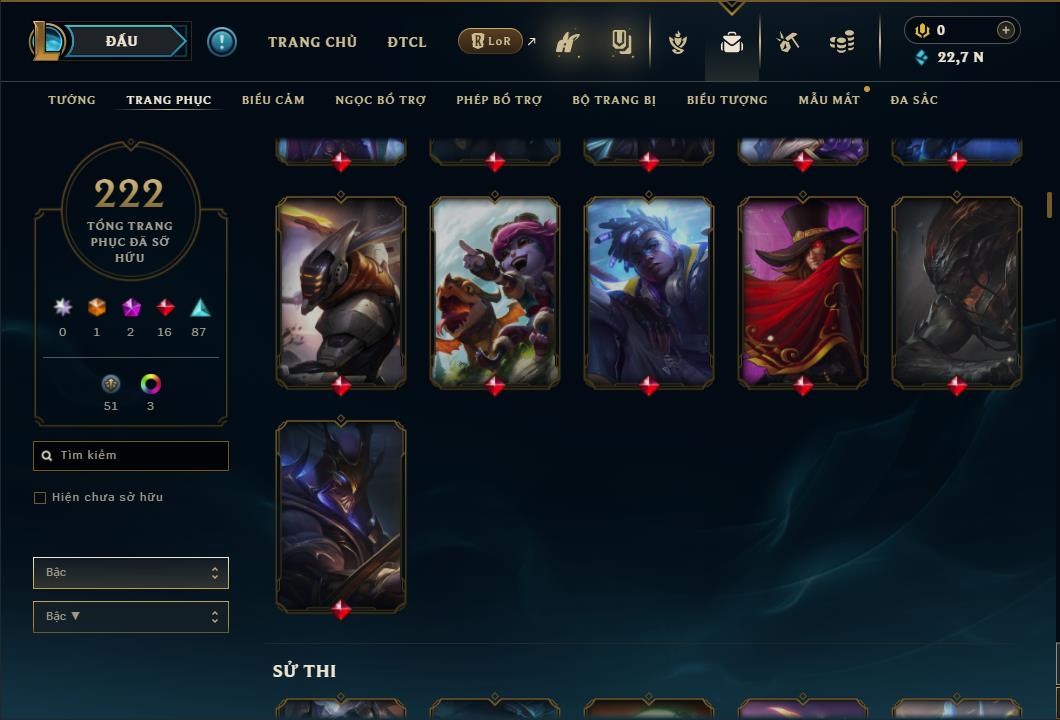Choose the blue-haired headphones champion skin
Screen dimensions: 1060x720
click(x=649, y=290)
